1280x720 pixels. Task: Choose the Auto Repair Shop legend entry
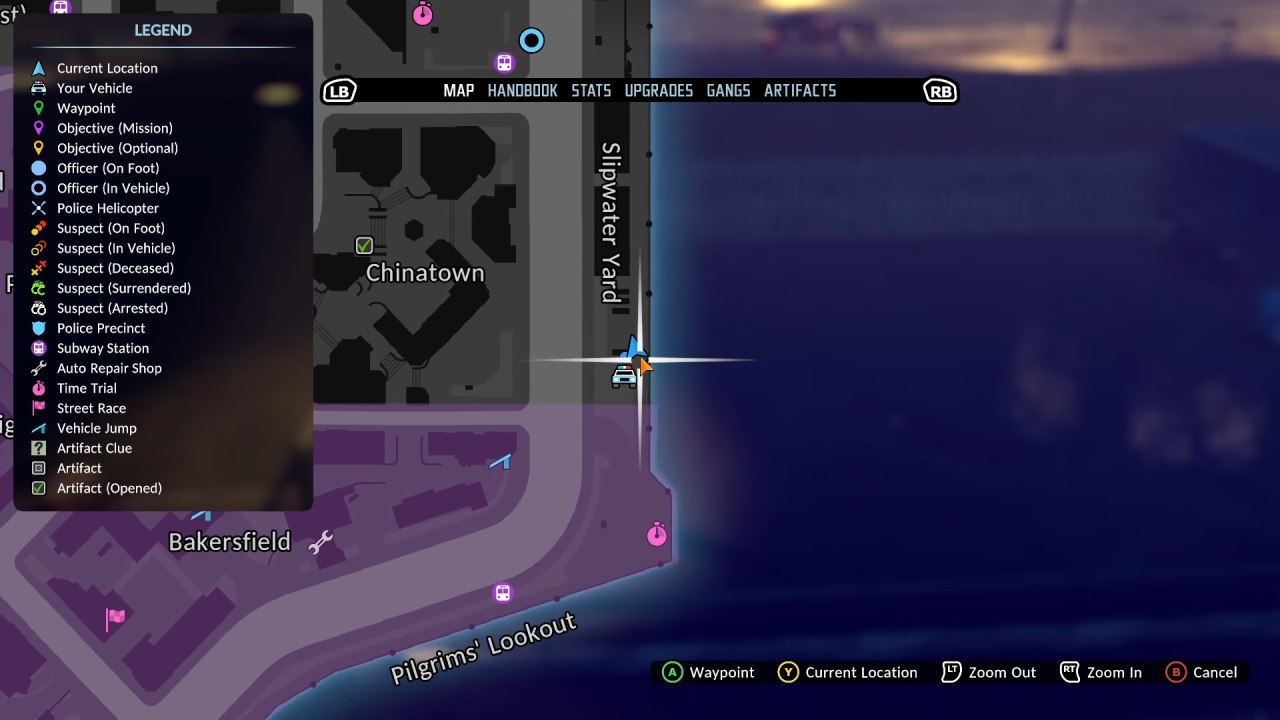109,368
